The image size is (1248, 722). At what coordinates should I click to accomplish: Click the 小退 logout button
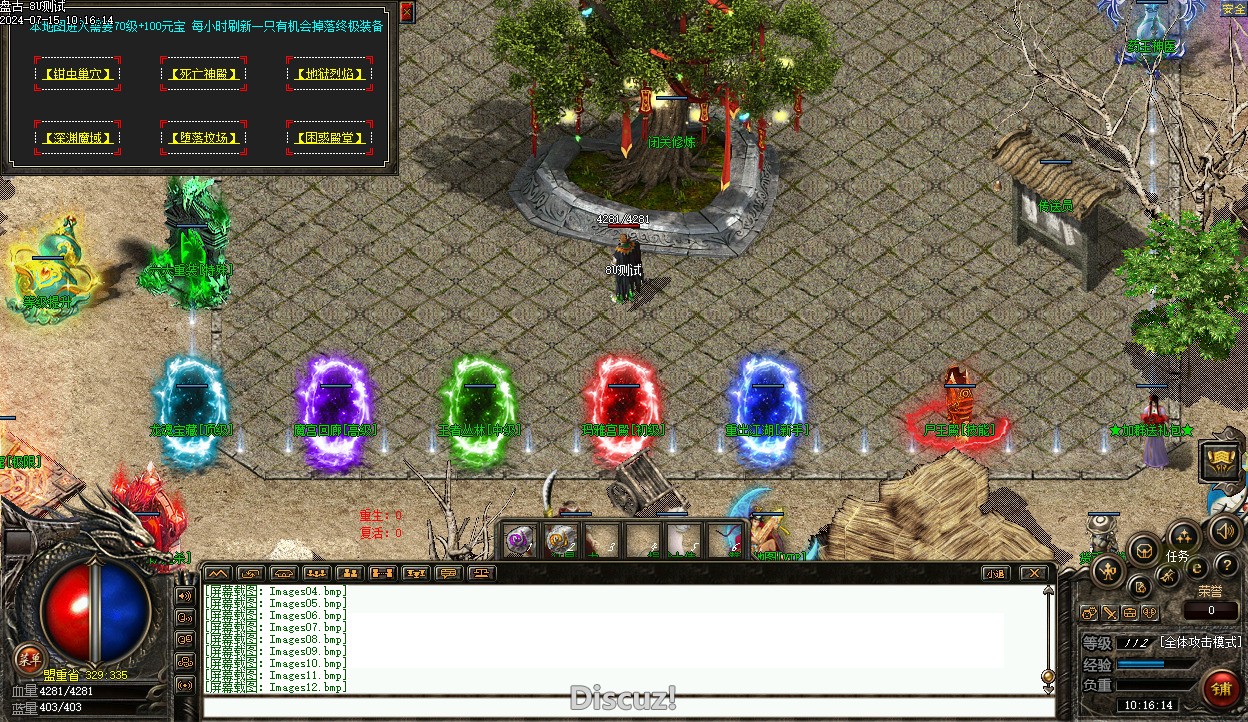tap(994, 573)
